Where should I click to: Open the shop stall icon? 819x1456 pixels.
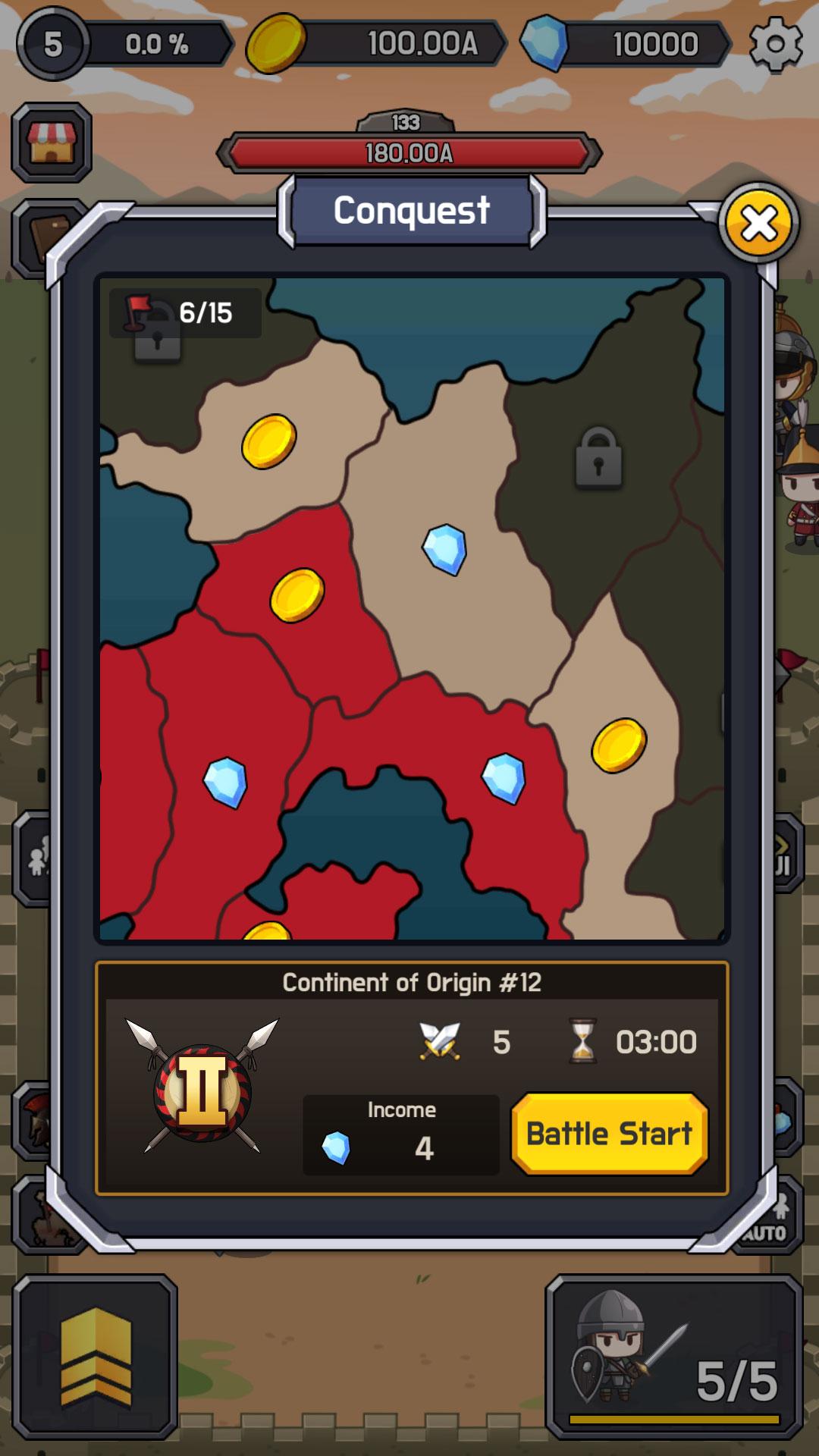point(52,143)
